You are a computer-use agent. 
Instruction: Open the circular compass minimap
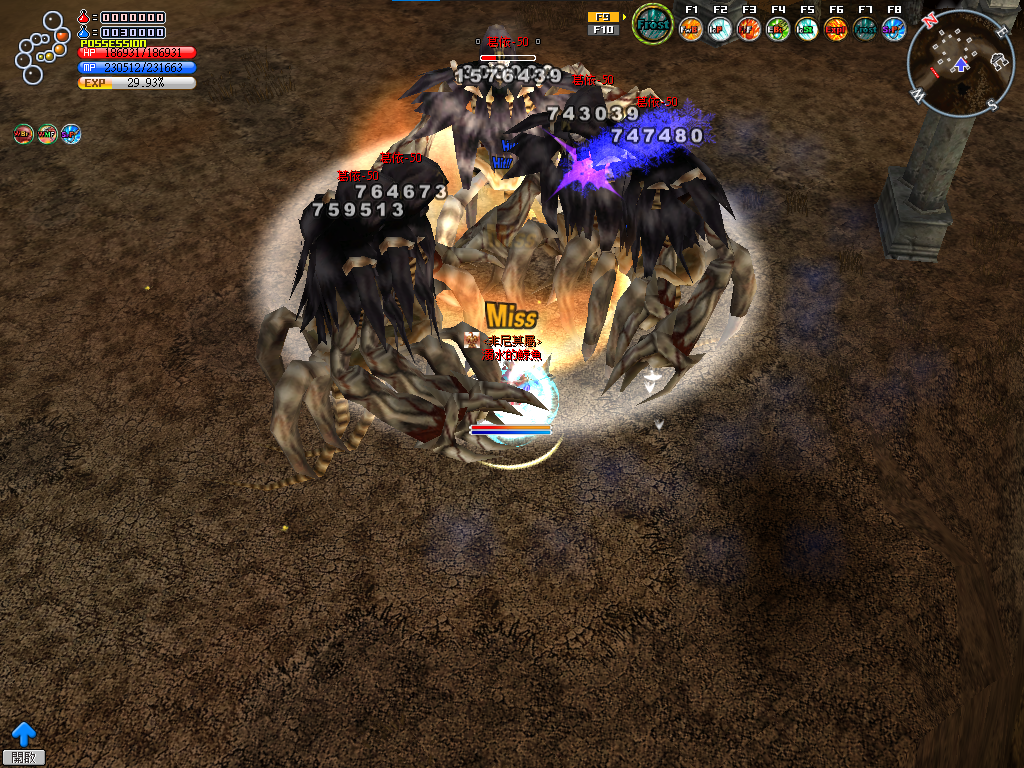click(x=960, y=64)
